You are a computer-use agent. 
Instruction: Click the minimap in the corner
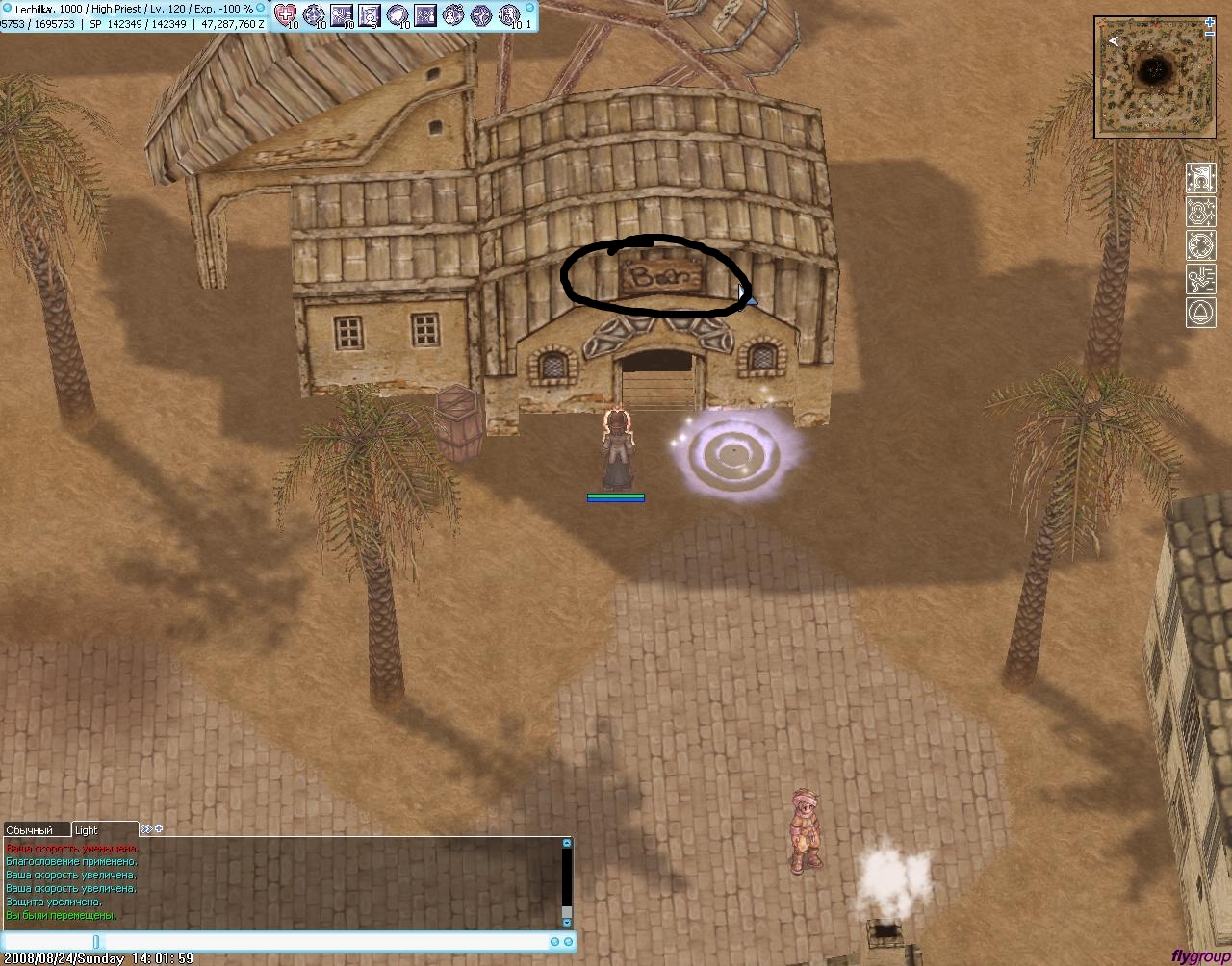point(1153,76)
